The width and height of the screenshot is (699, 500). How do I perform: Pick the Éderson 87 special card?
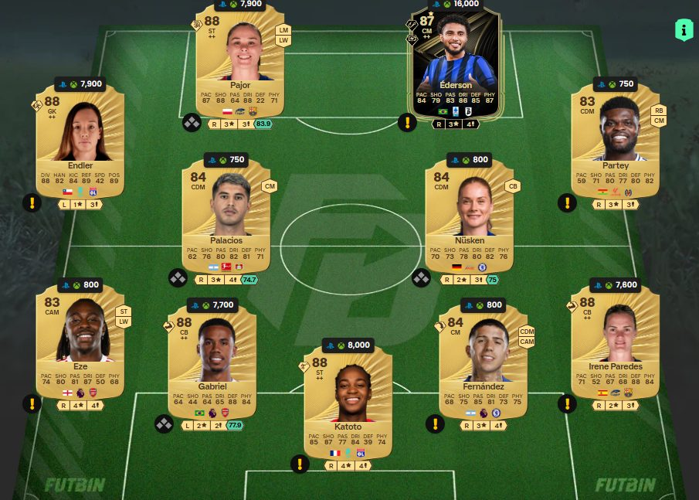[x=455, y=65]
